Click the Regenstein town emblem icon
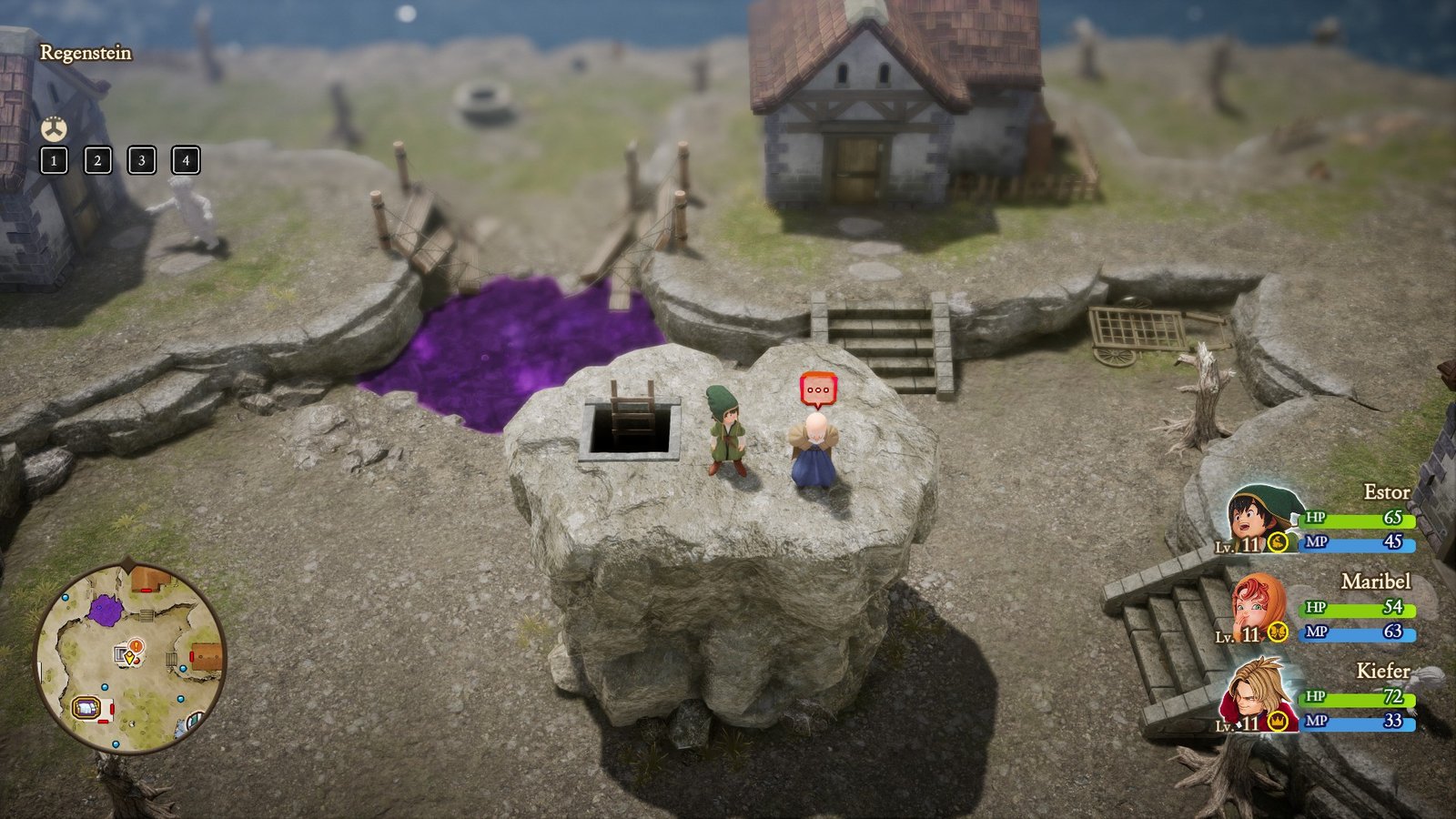The image size is (1456, 819). (55, 128)
